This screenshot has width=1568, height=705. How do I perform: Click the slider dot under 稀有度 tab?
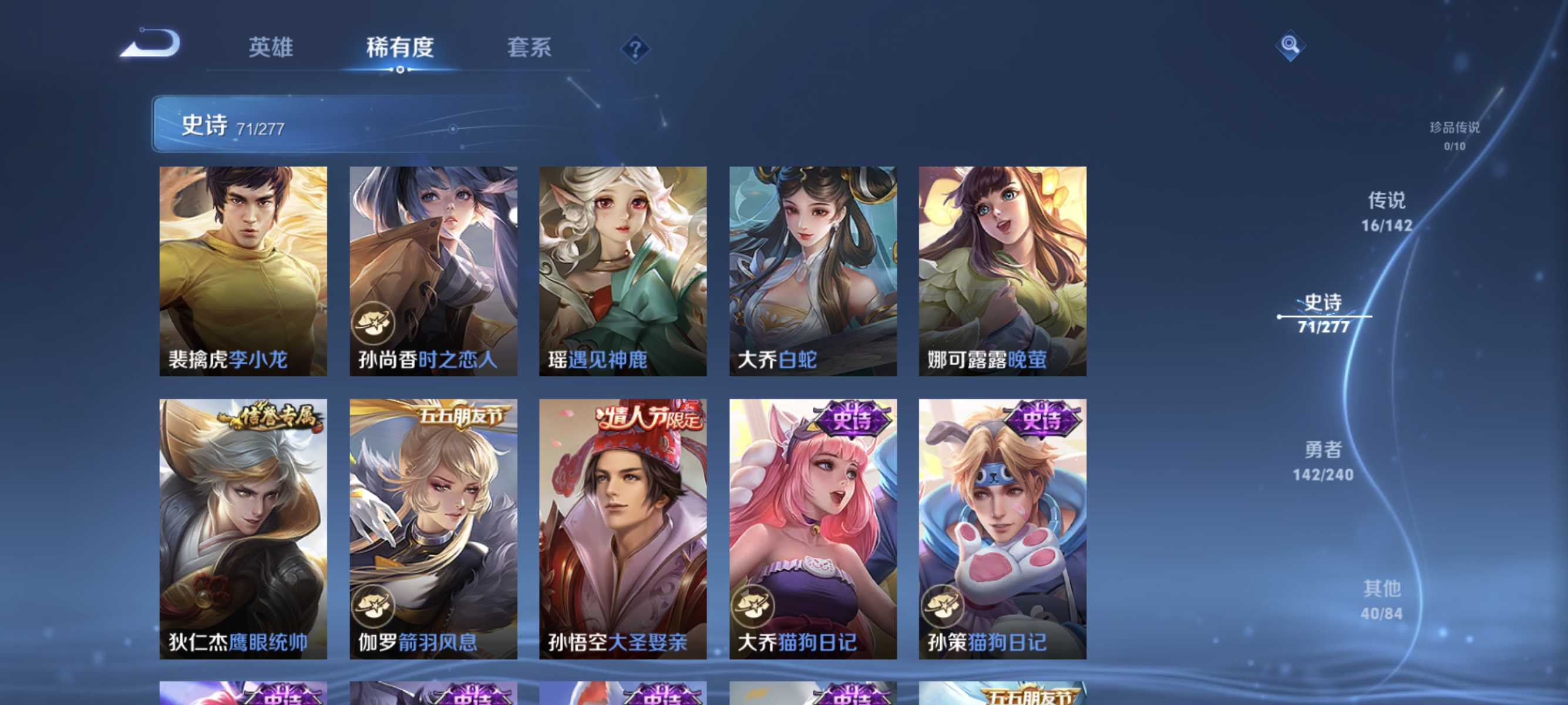click(400, 69)
